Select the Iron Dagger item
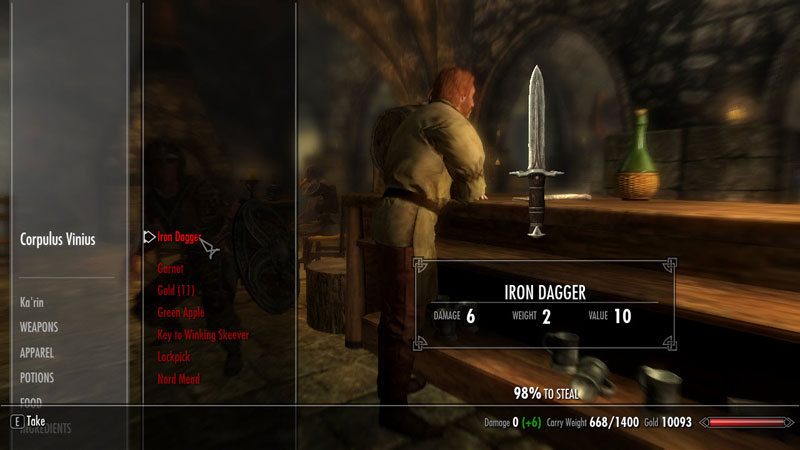 pos(180,238)
